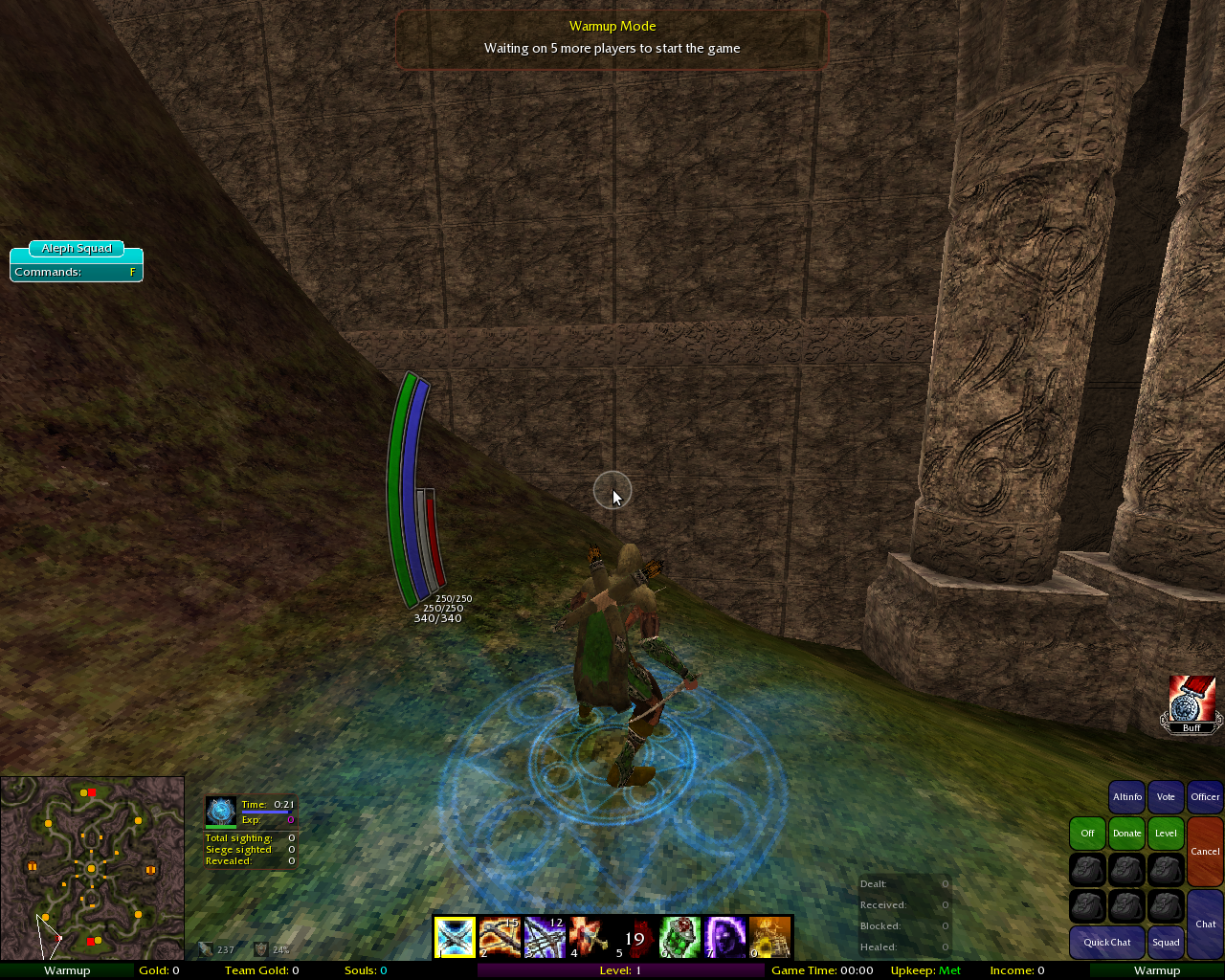Activate the green gem item in slot 6

pyautogui.click(x=679, y=937)
